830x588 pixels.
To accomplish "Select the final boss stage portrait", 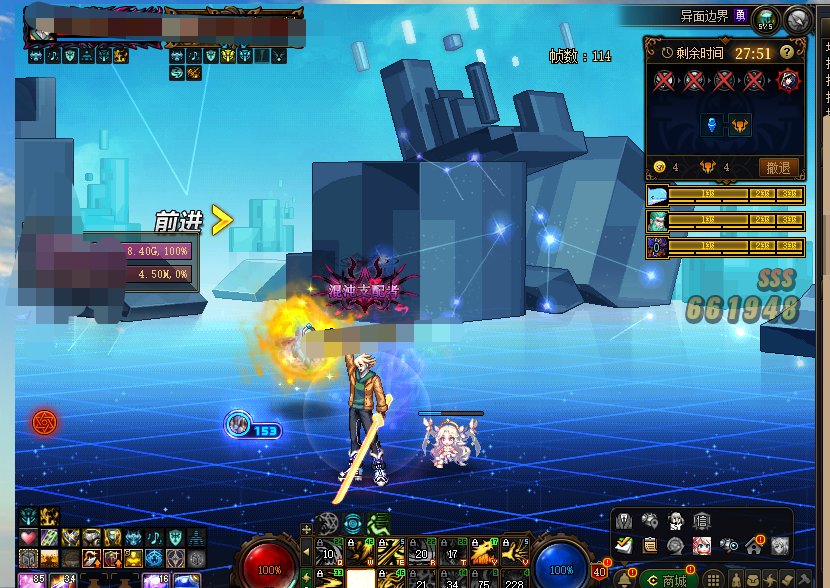I will (x=789, y=80).
